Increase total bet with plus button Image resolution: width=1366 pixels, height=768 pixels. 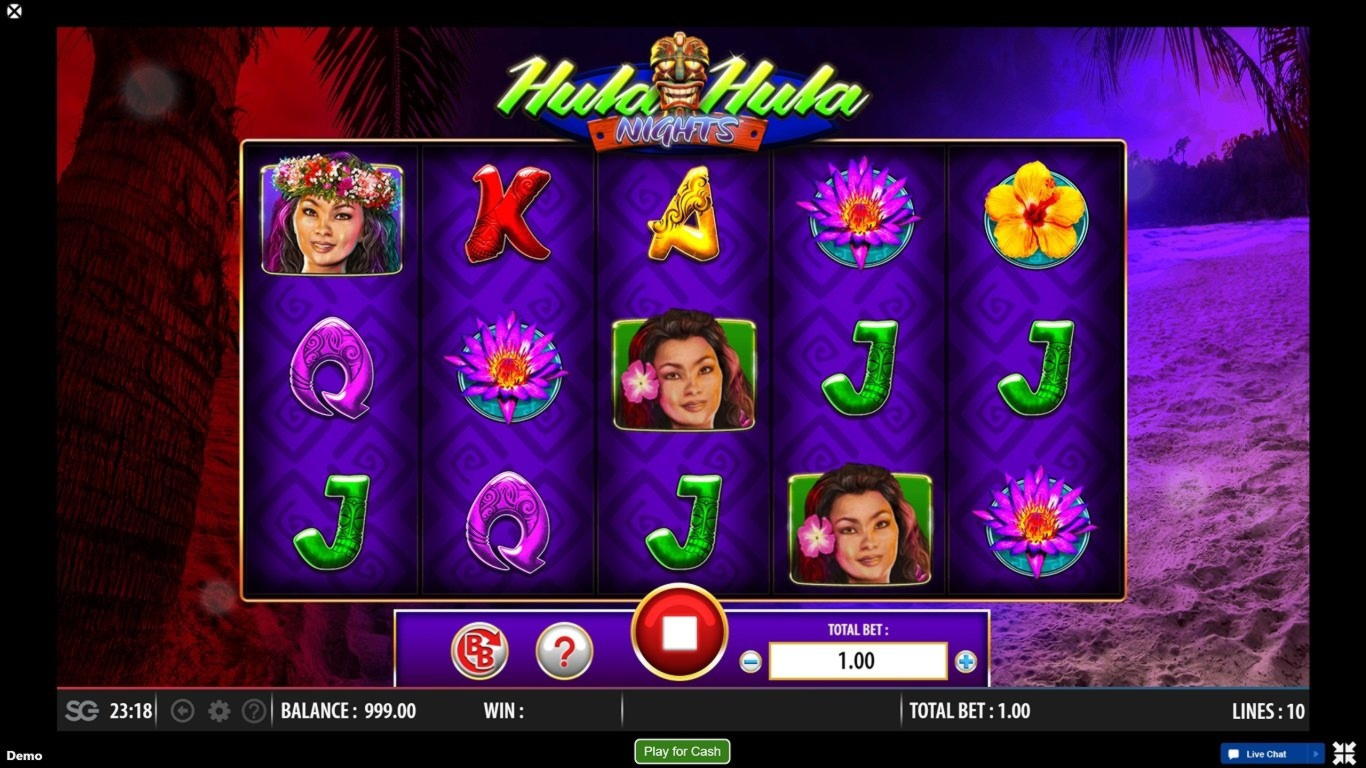point(965,661)
